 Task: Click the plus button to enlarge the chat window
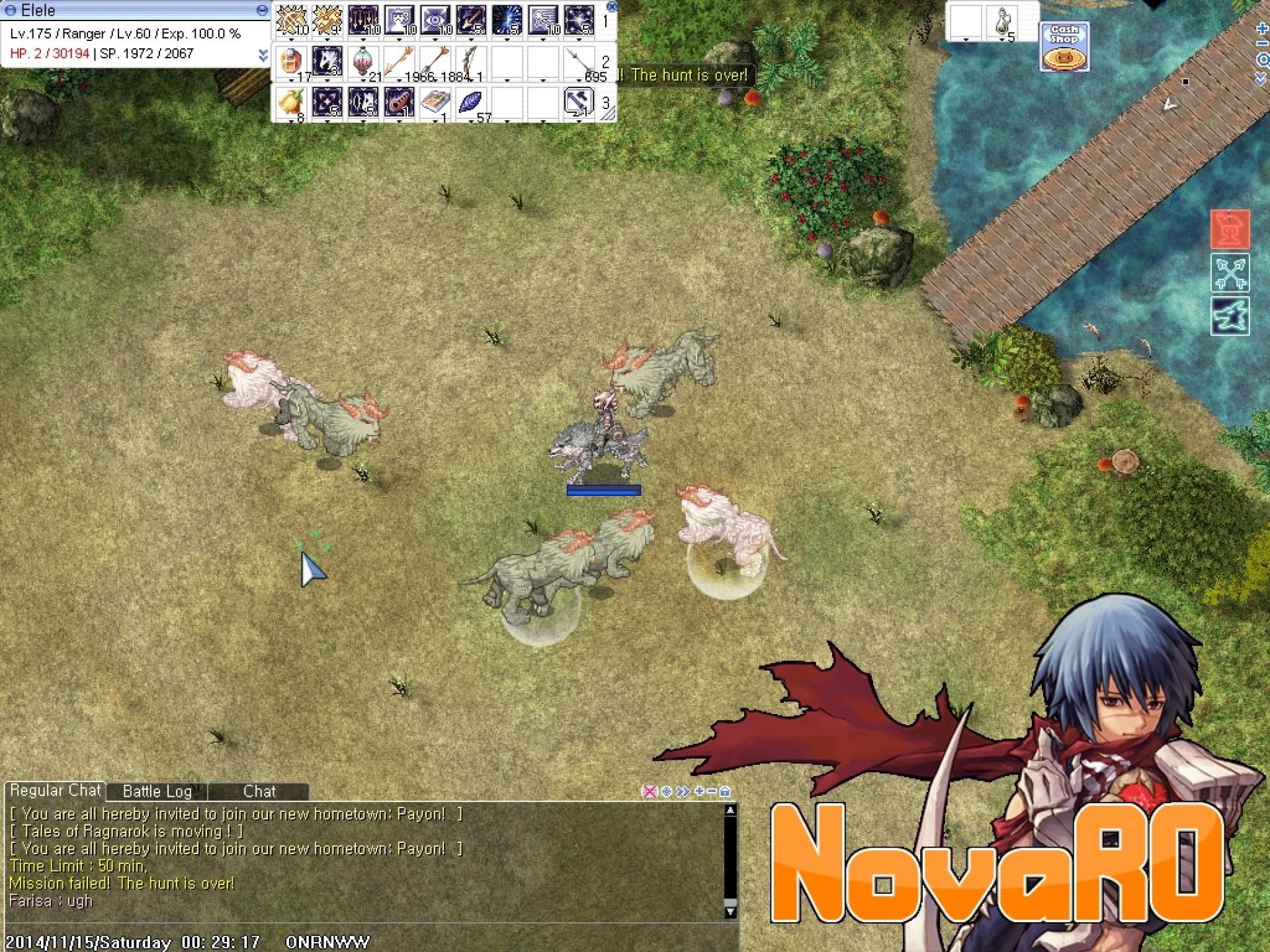699,791
